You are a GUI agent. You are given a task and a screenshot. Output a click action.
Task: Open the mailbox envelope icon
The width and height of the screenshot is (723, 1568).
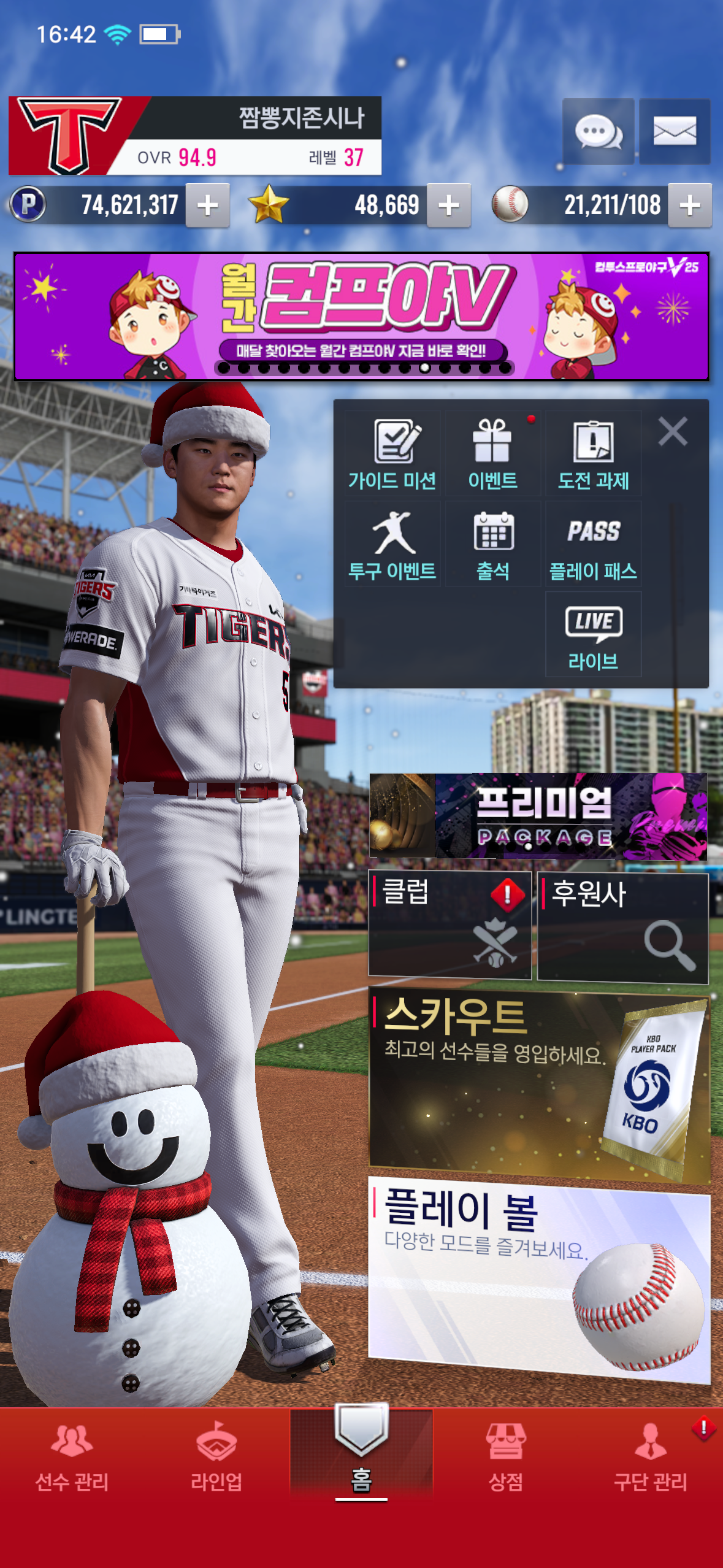point(675,131)
